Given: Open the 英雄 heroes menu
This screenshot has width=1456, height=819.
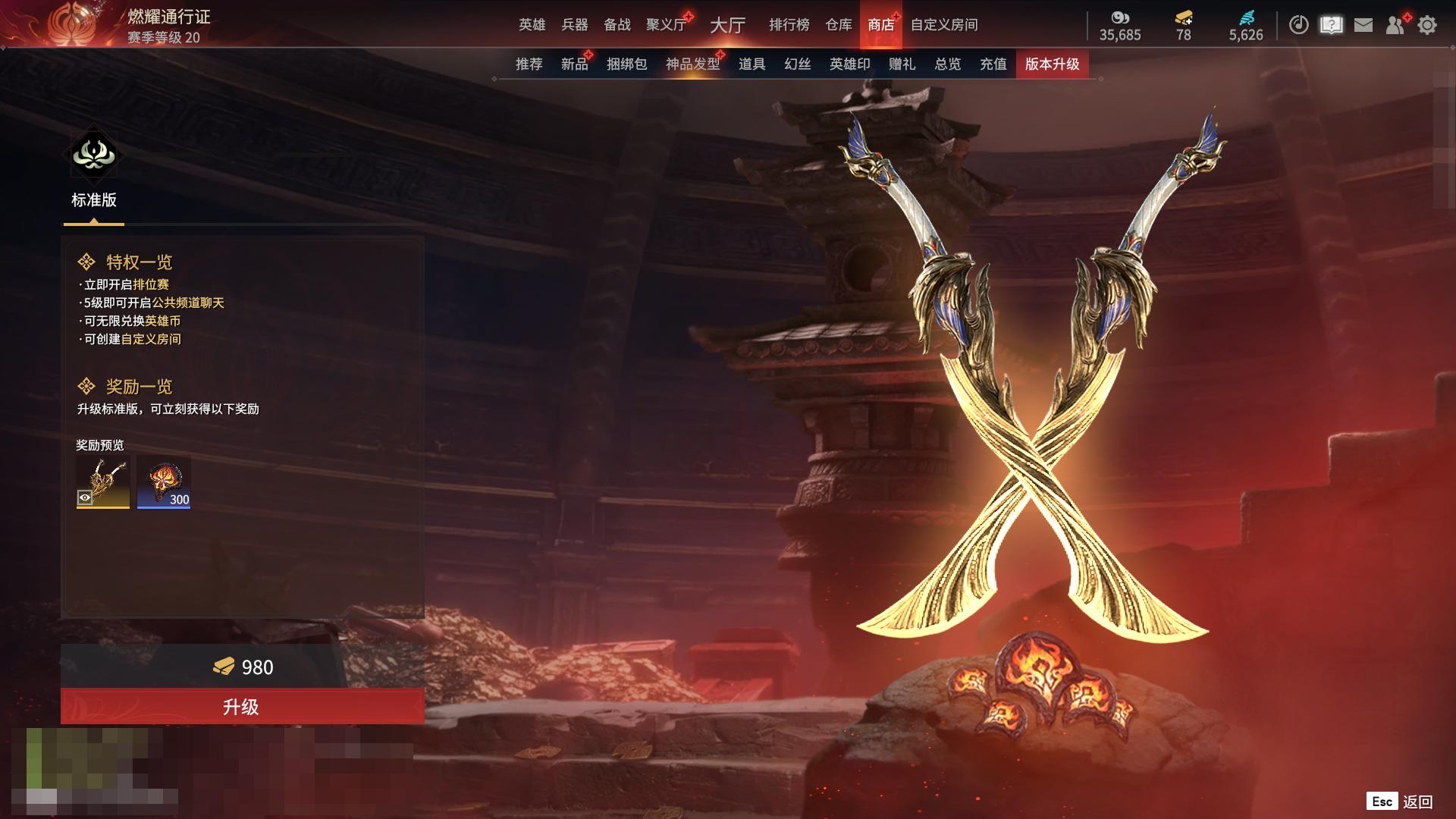Looking at the screenshot, I should point(532,25).
